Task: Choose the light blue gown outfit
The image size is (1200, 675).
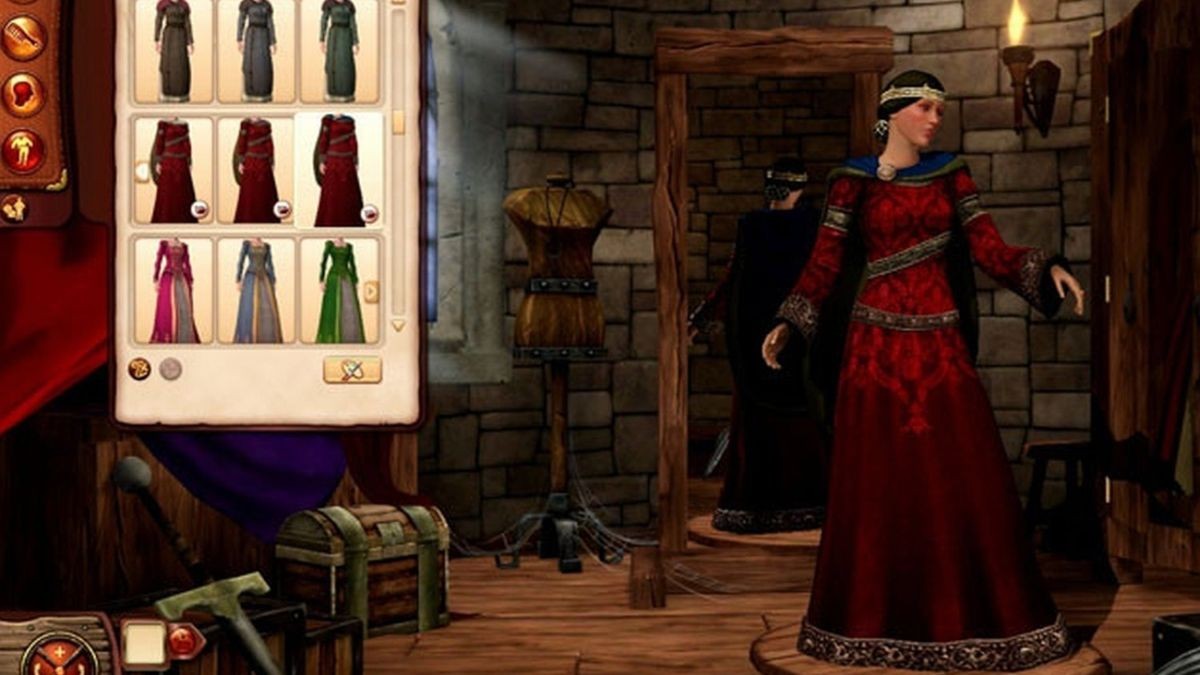Action: coord(256,291)
